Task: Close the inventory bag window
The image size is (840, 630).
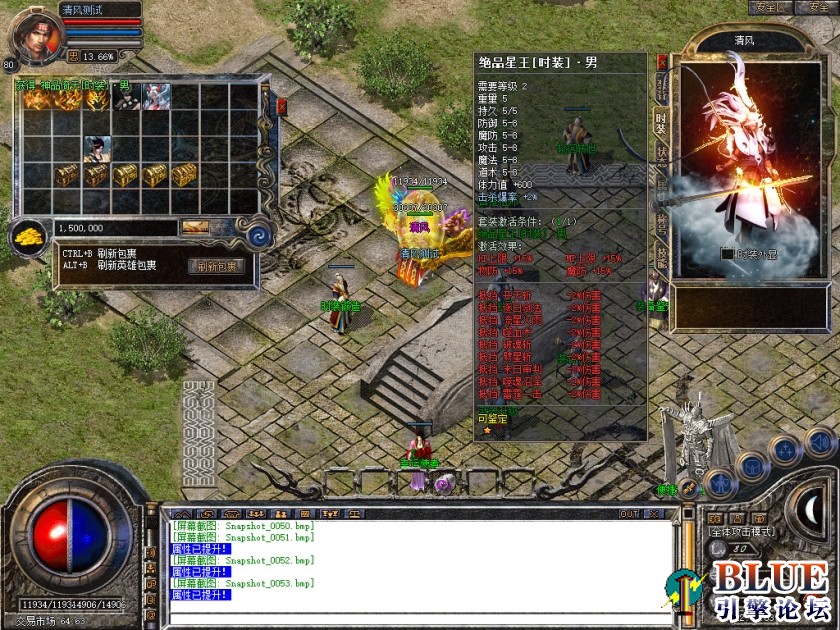Action: tap(281, 105)
